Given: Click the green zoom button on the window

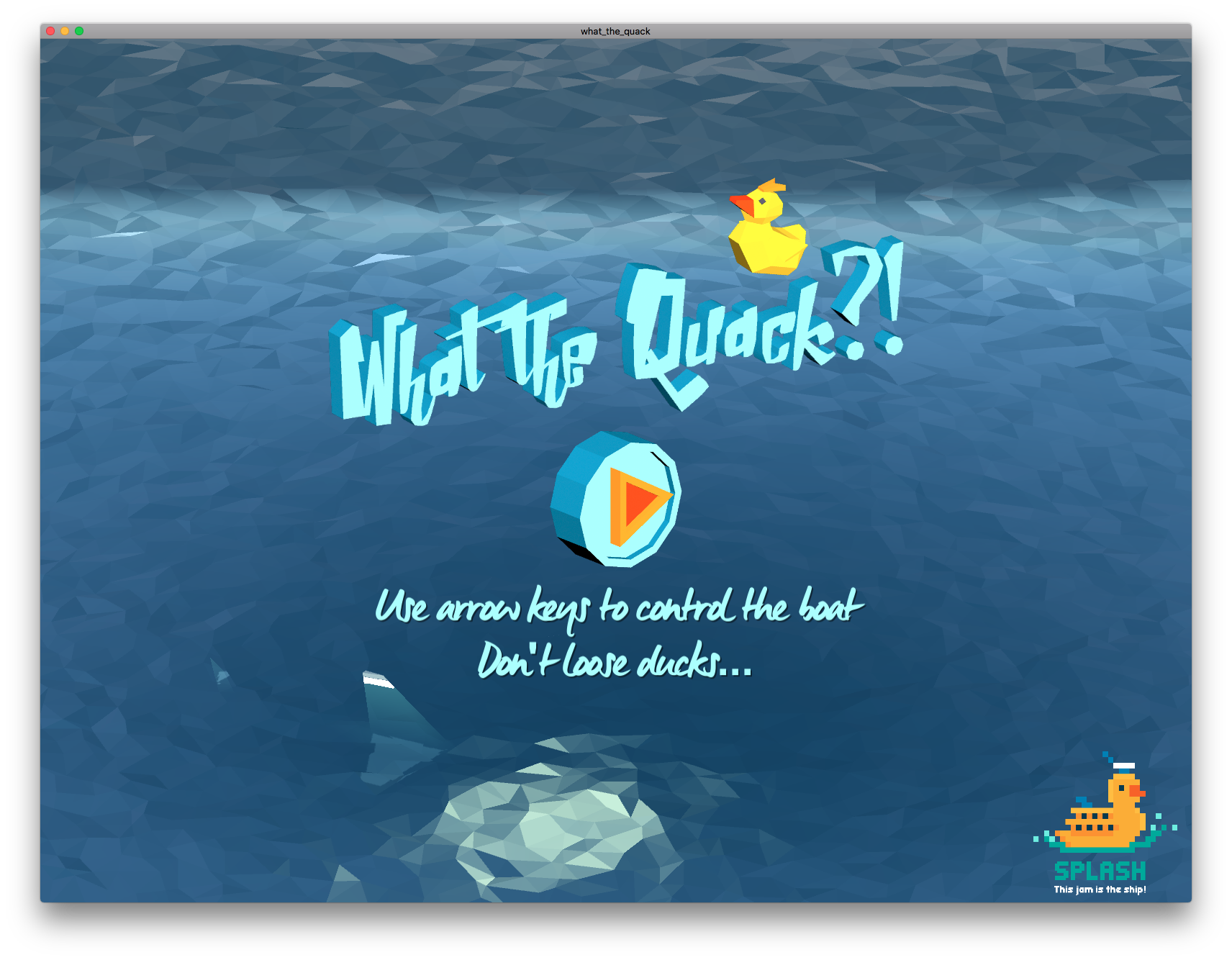Looking at the screenshot, I should 79,31.
